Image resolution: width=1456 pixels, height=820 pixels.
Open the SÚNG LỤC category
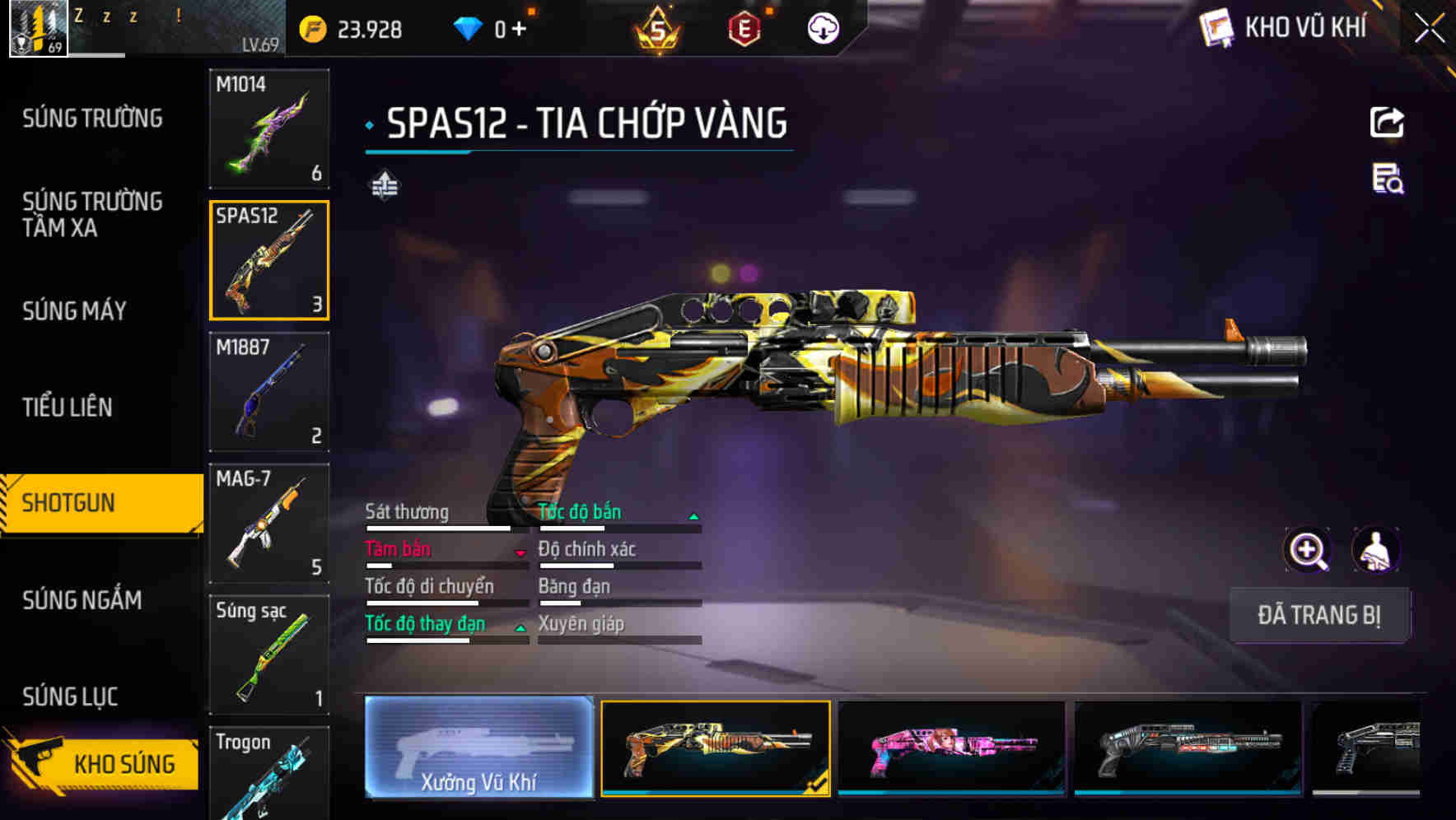pos(70,697)
